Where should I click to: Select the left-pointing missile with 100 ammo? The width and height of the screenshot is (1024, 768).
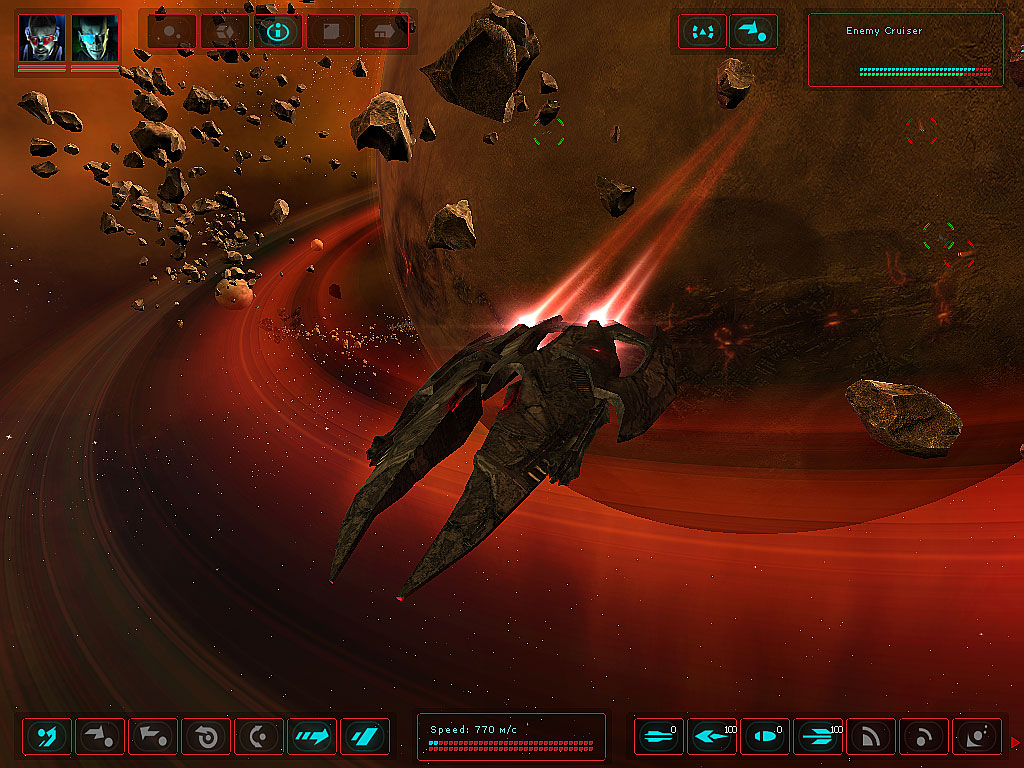712,737
